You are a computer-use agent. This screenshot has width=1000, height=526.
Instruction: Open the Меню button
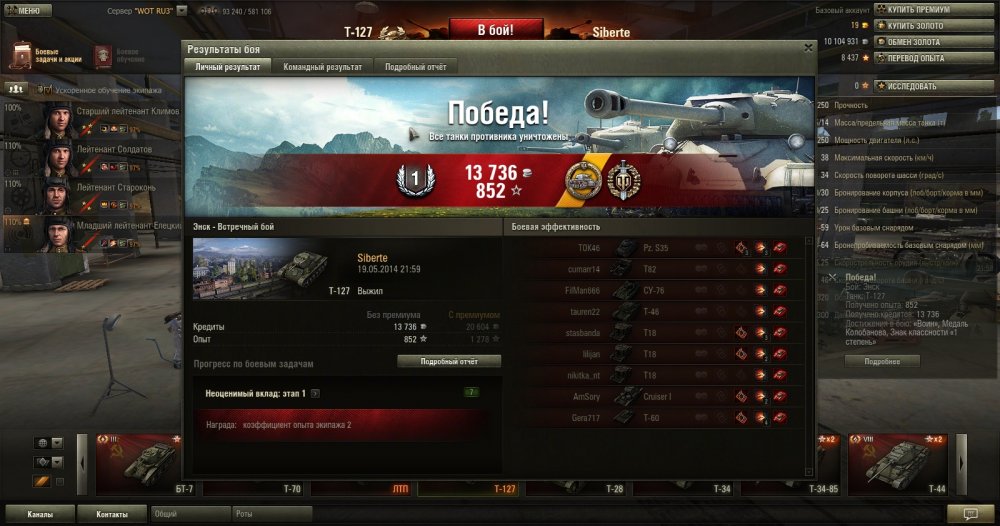(26, 10)
